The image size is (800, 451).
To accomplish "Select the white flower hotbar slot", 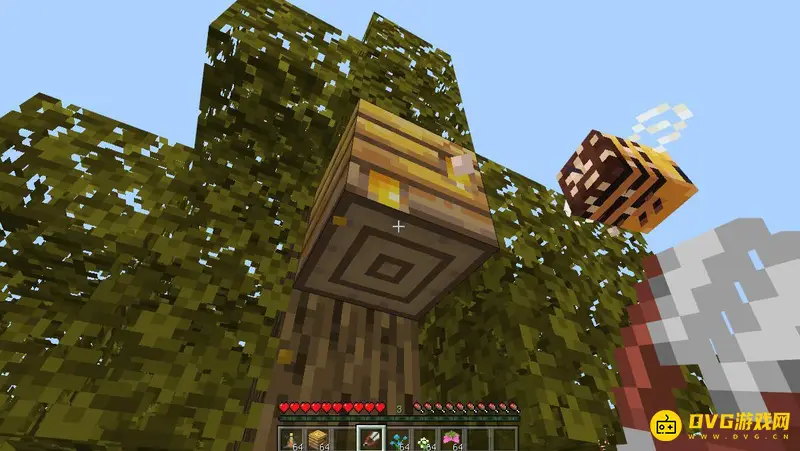I will coord(425,438).
